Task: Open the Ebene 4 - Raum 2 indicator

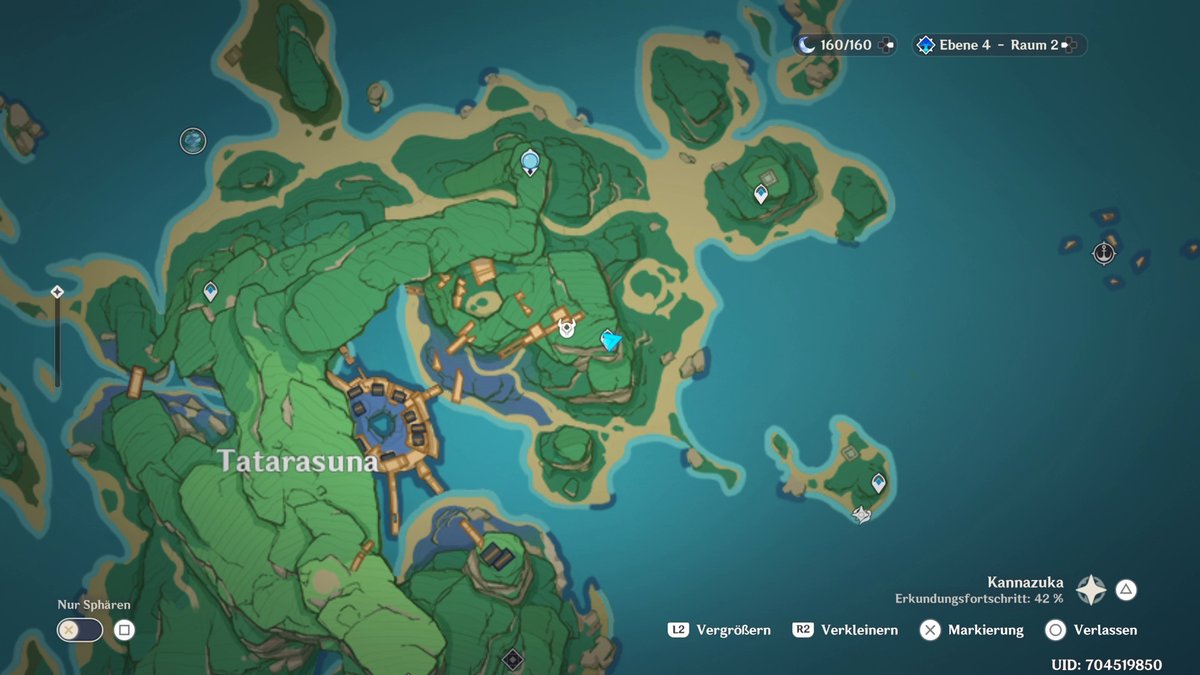Action: pyautogui.click(x=998, y=45)
